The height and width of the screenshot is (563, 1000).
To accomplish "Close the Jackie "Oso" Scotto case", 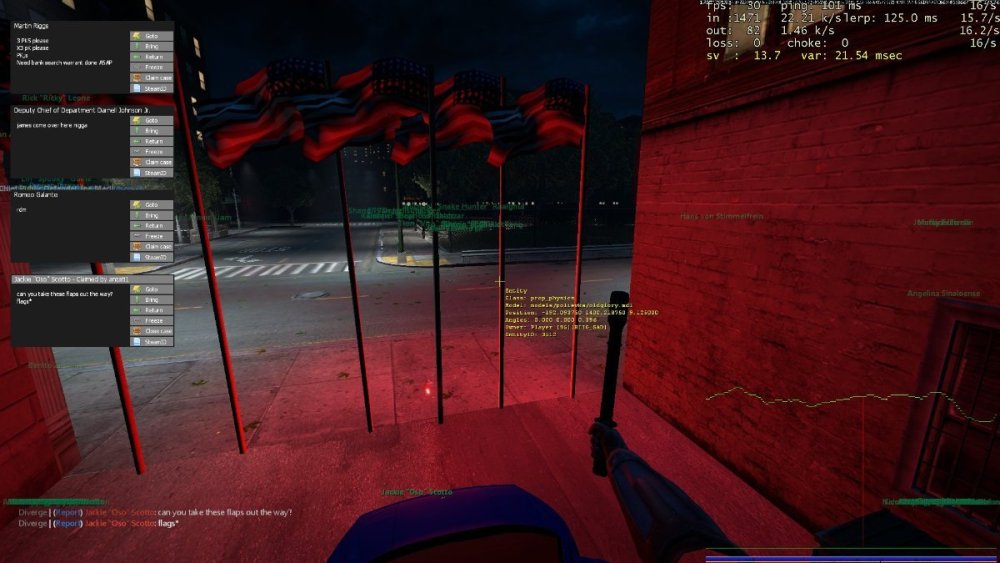I will (x=151, y=331).
